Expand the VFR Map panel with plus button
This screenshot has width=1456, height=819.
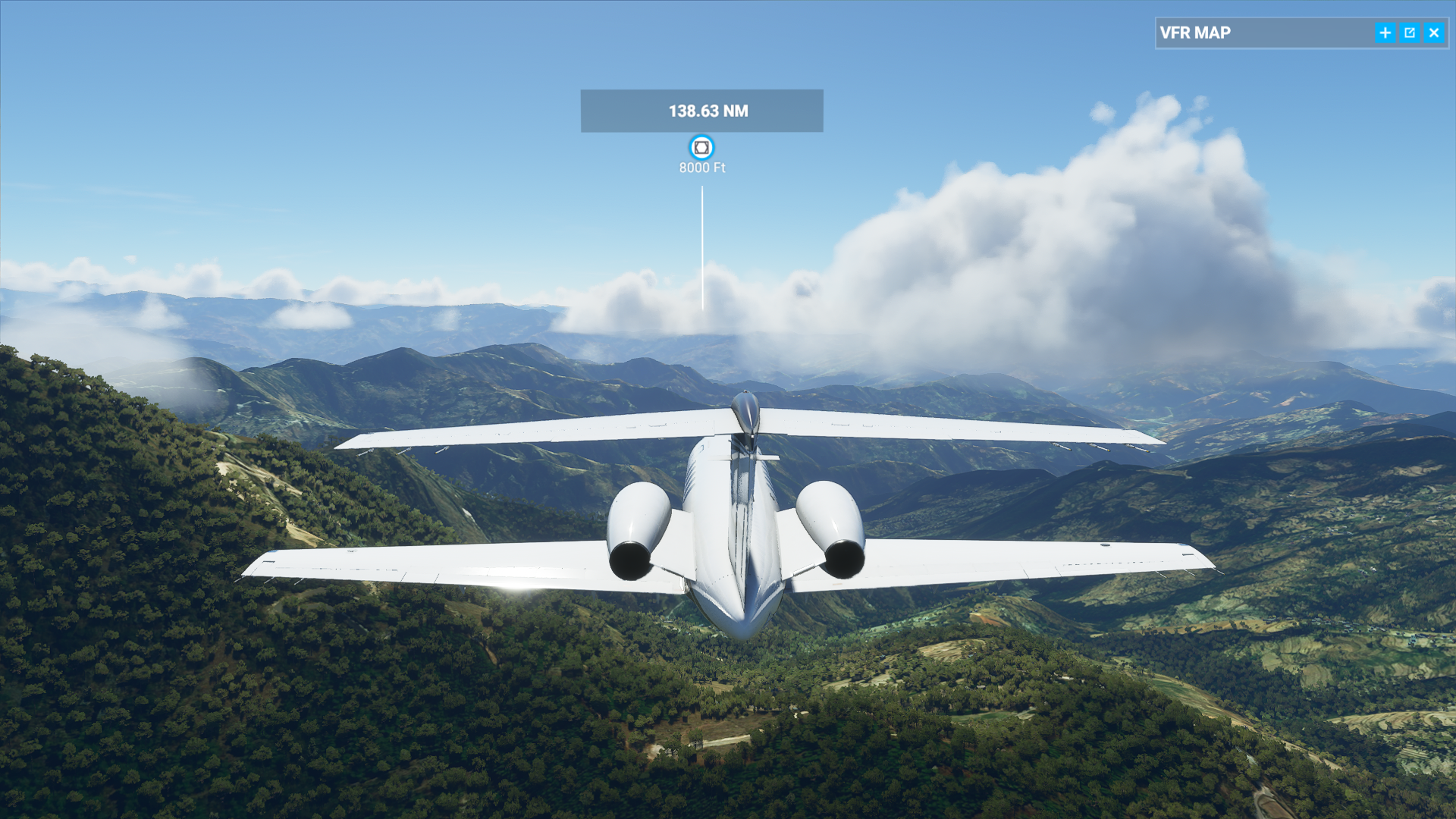coord(1385,33)
